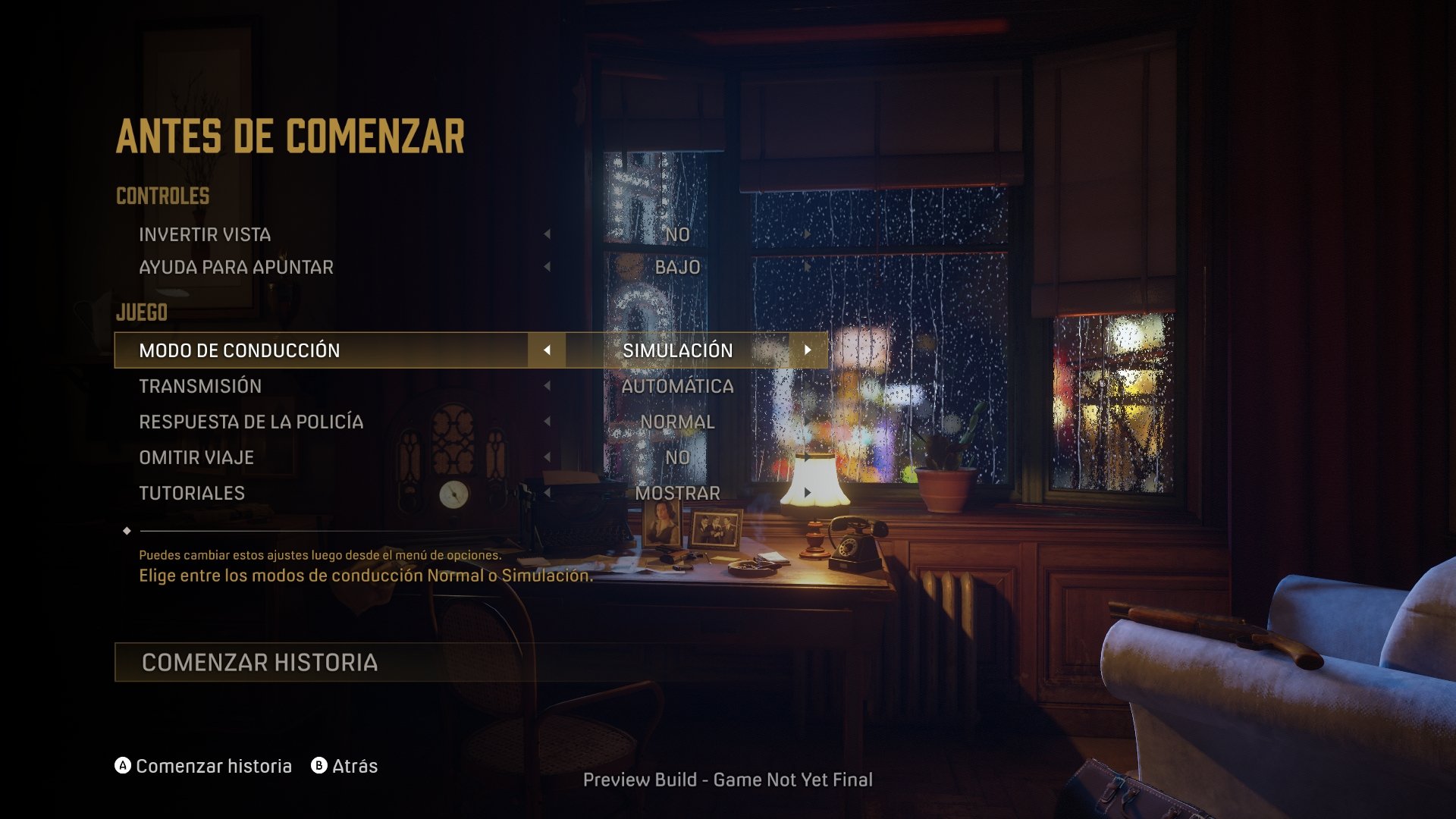Image resolution: width=1456 pixels, height=819 pixels.
Task: Click the left arrow beside AUTOMÁTICA
Action: click(548, 386)
